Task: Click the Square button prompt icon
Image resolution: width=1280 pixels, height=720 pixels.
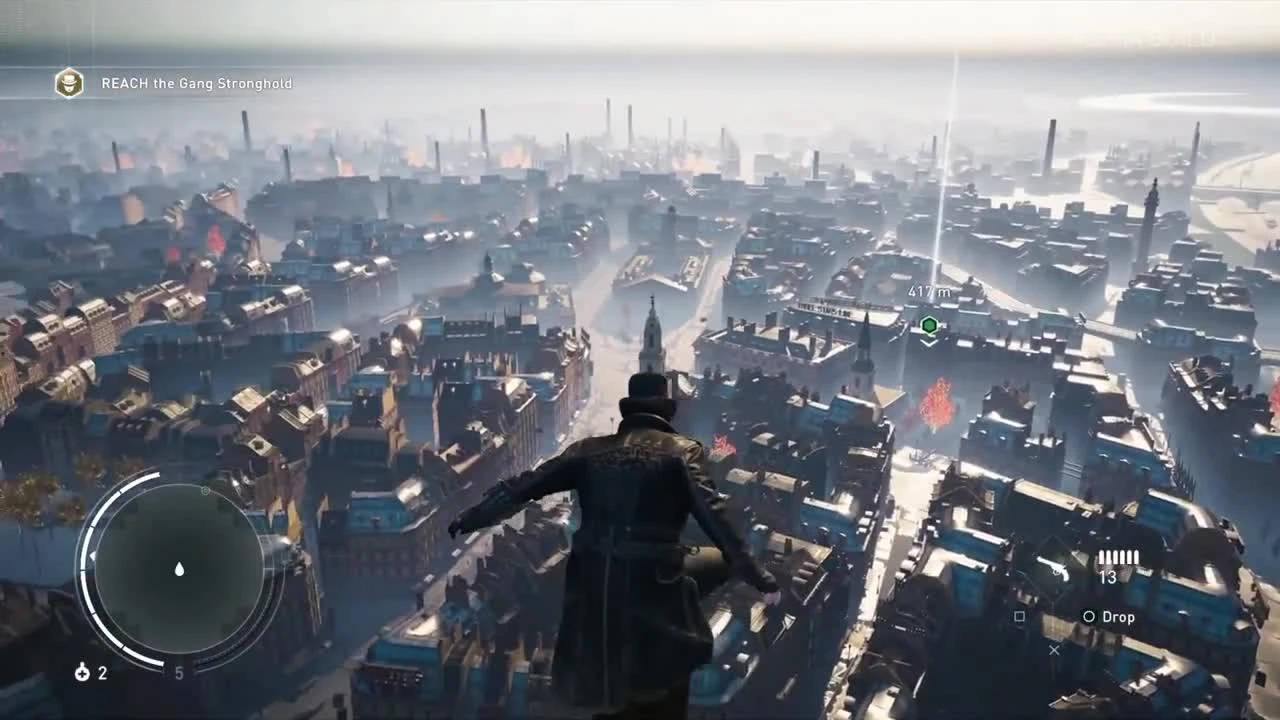Action: coord(1021,615)
